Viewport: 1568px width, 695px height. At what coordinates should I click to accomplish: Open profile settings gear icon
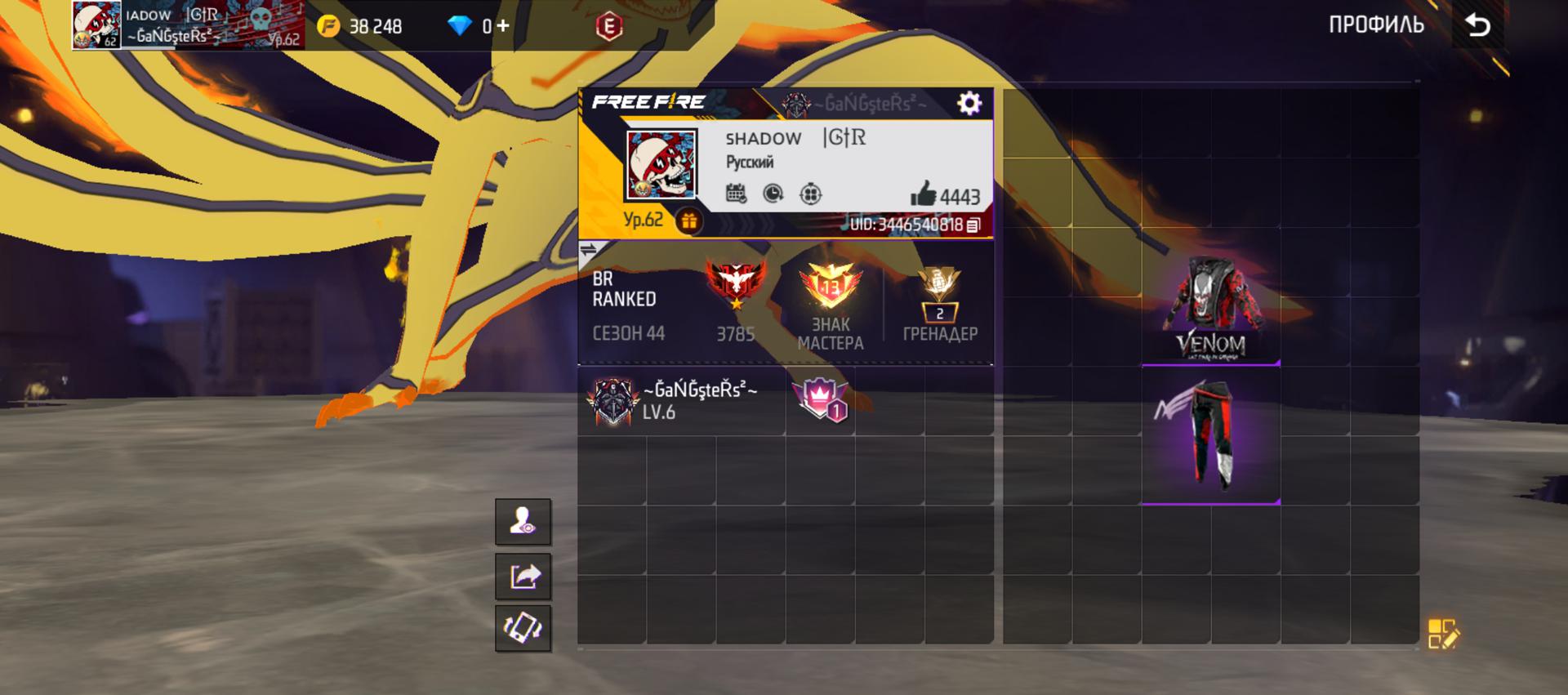(x=969, y=103)
